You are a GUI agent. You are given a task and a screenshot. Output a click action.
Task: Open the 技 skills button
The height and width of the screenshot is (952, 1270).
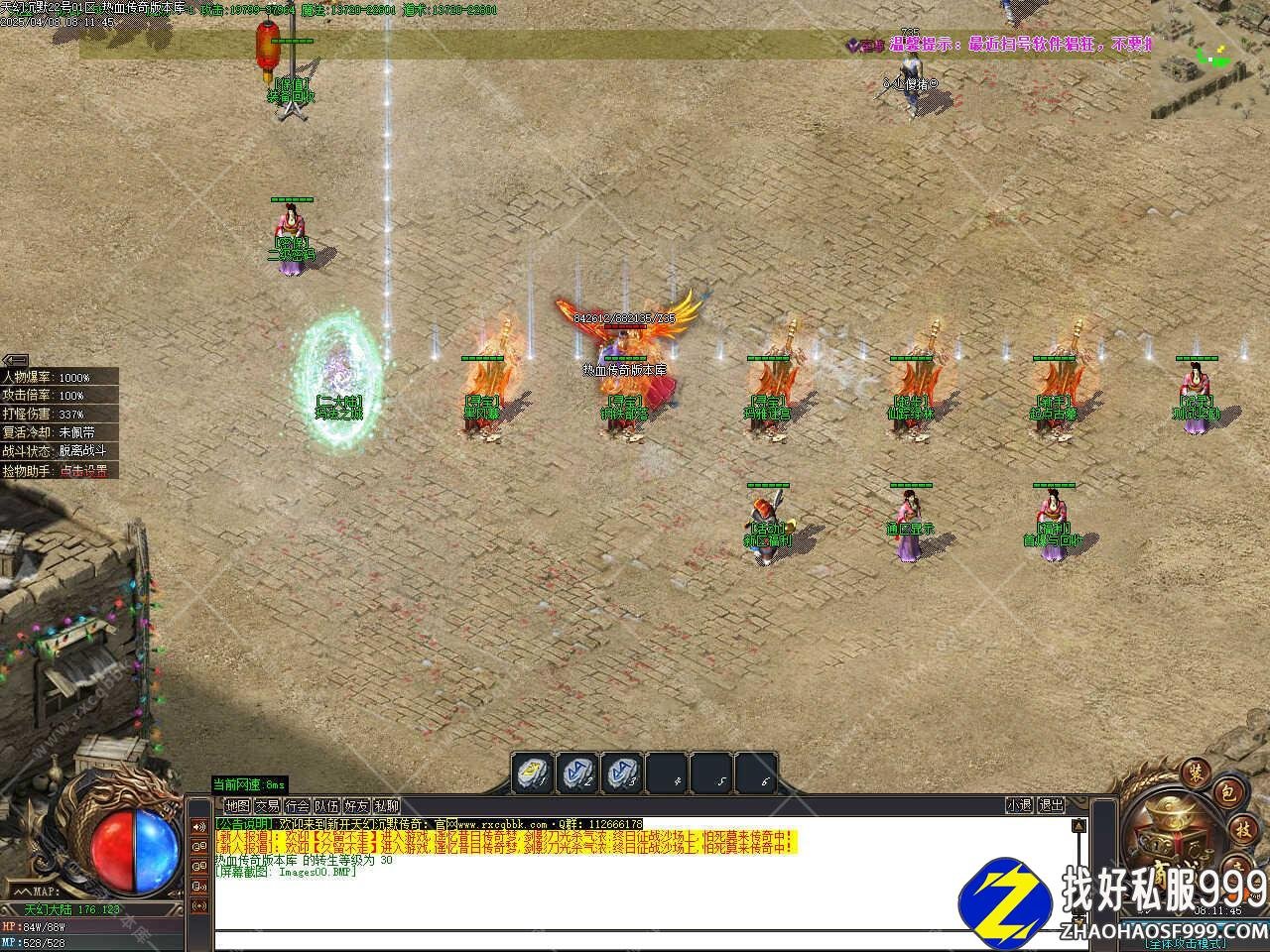(1242, 828)
